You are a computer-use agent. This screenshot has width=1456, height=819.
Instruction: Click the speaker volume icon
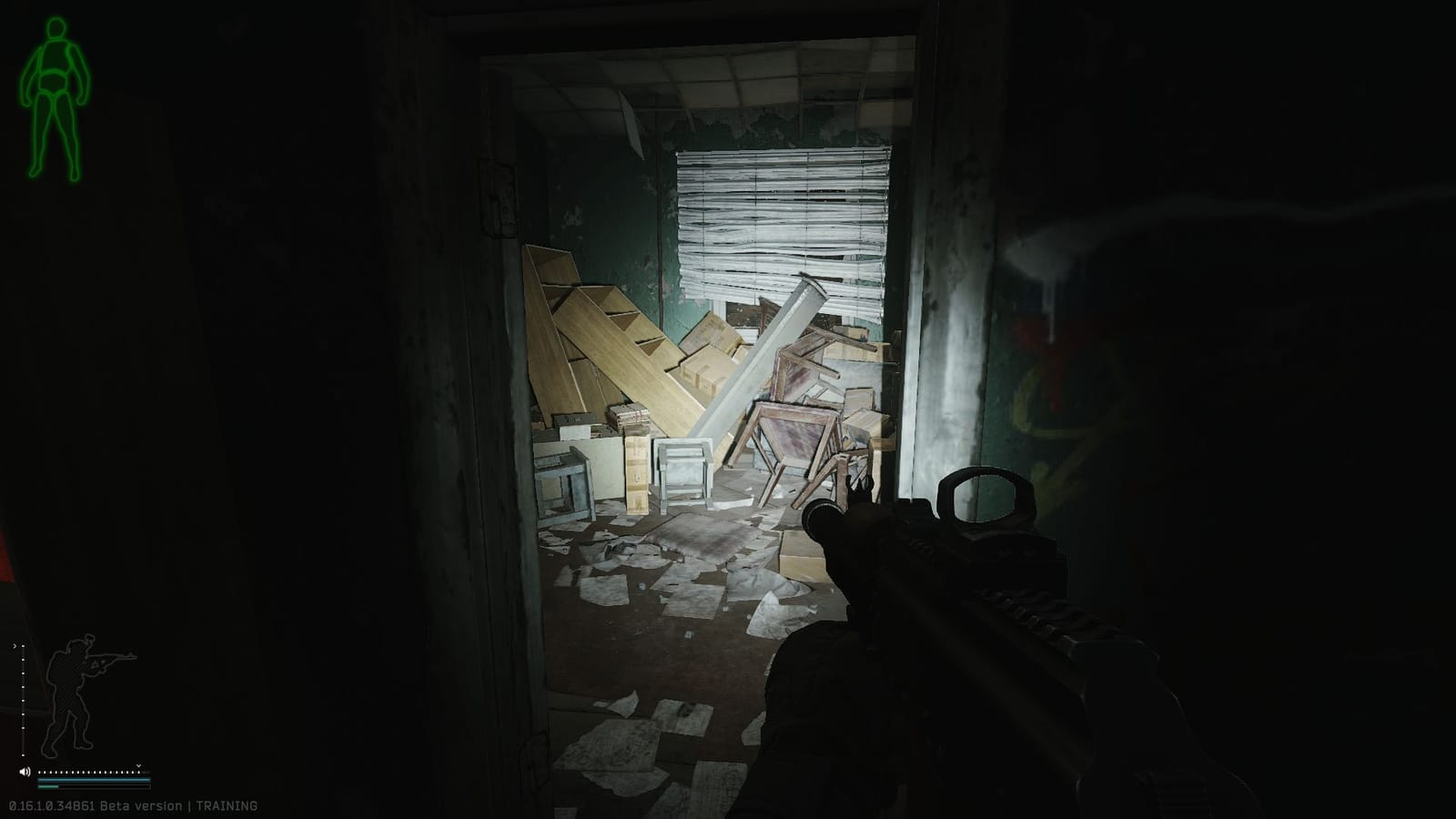point(24,771)
